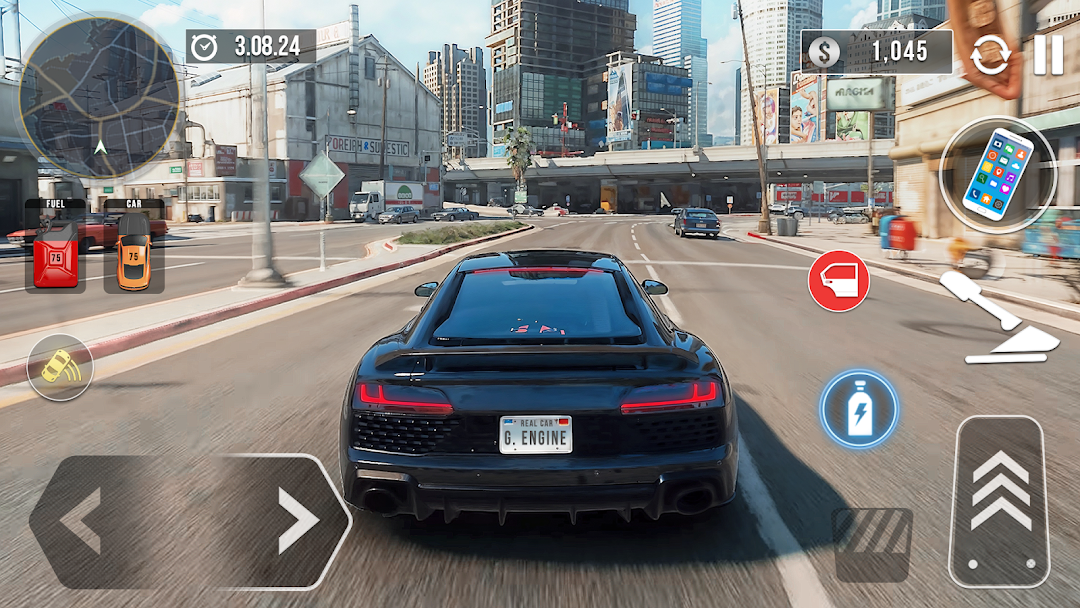Image resolution: width=1080 pixels, height=608 pixels.
Task: Steer right with the right arrow
Action: [x=297, y=521]
